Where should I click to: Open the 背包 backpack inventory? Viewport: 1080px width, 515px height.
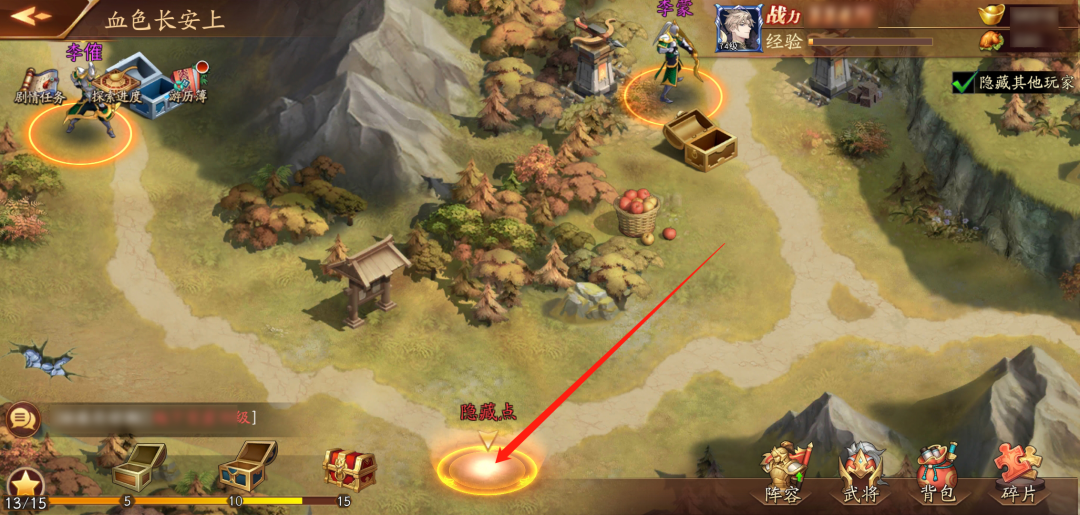pos(938,472)
